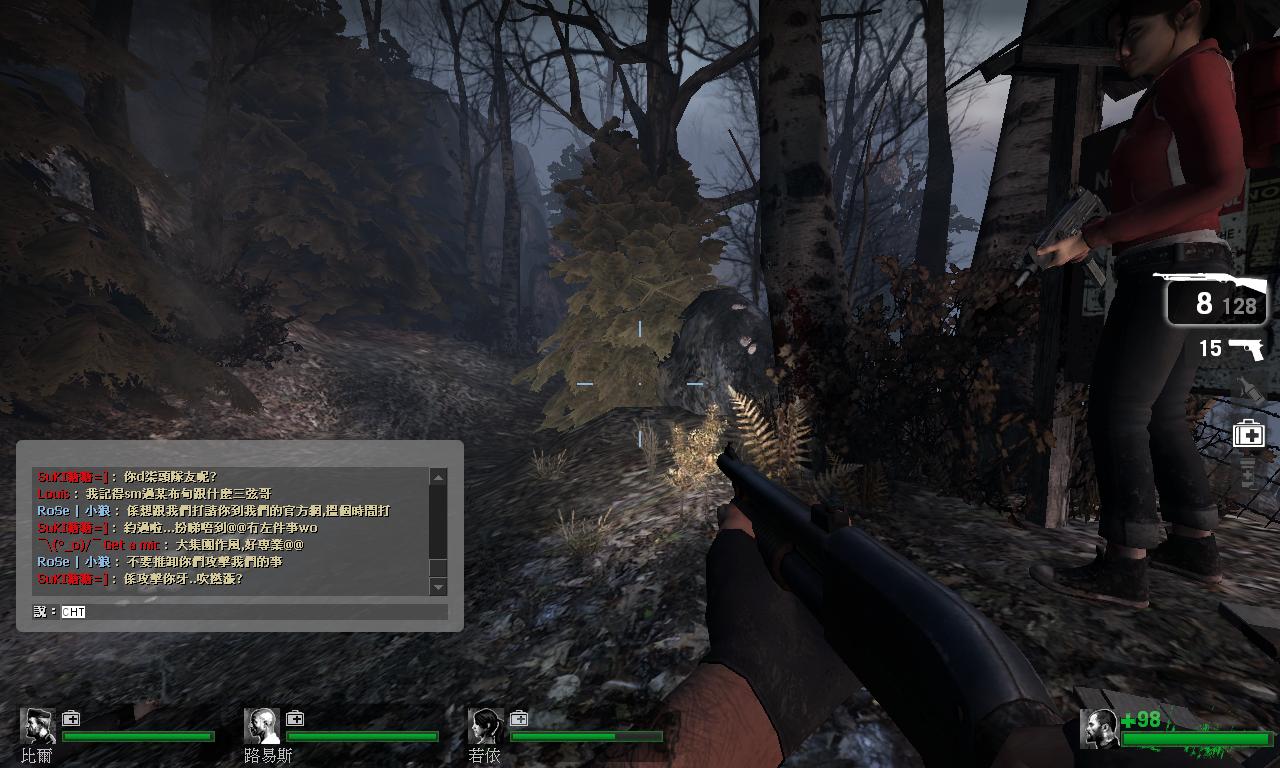Click the chat message input field
This screenshot has height=768, width=1280.
tap(250, 611)
